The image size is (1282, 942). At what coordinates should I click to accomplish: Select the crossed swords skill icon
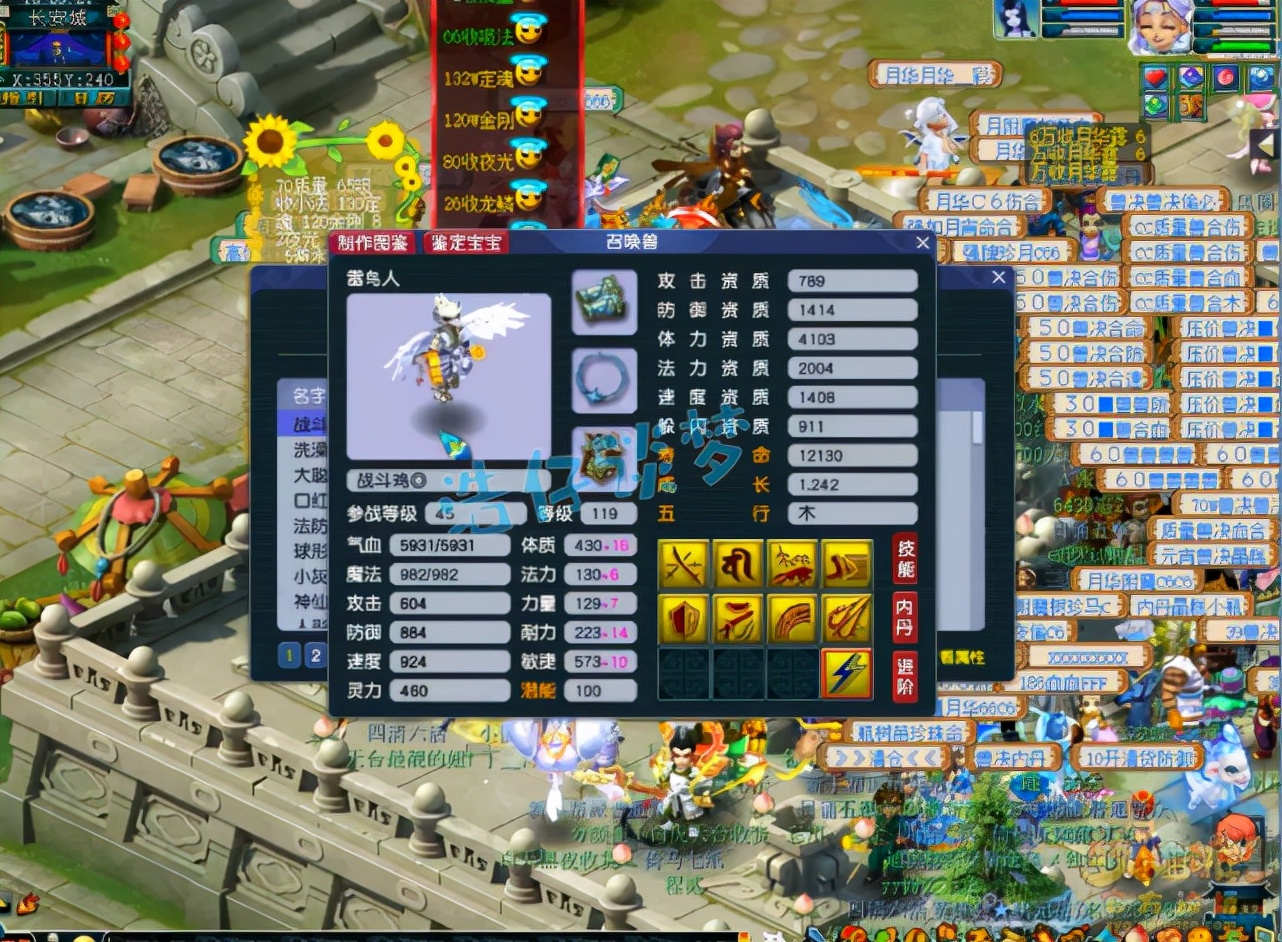click(x=684, y=565)
